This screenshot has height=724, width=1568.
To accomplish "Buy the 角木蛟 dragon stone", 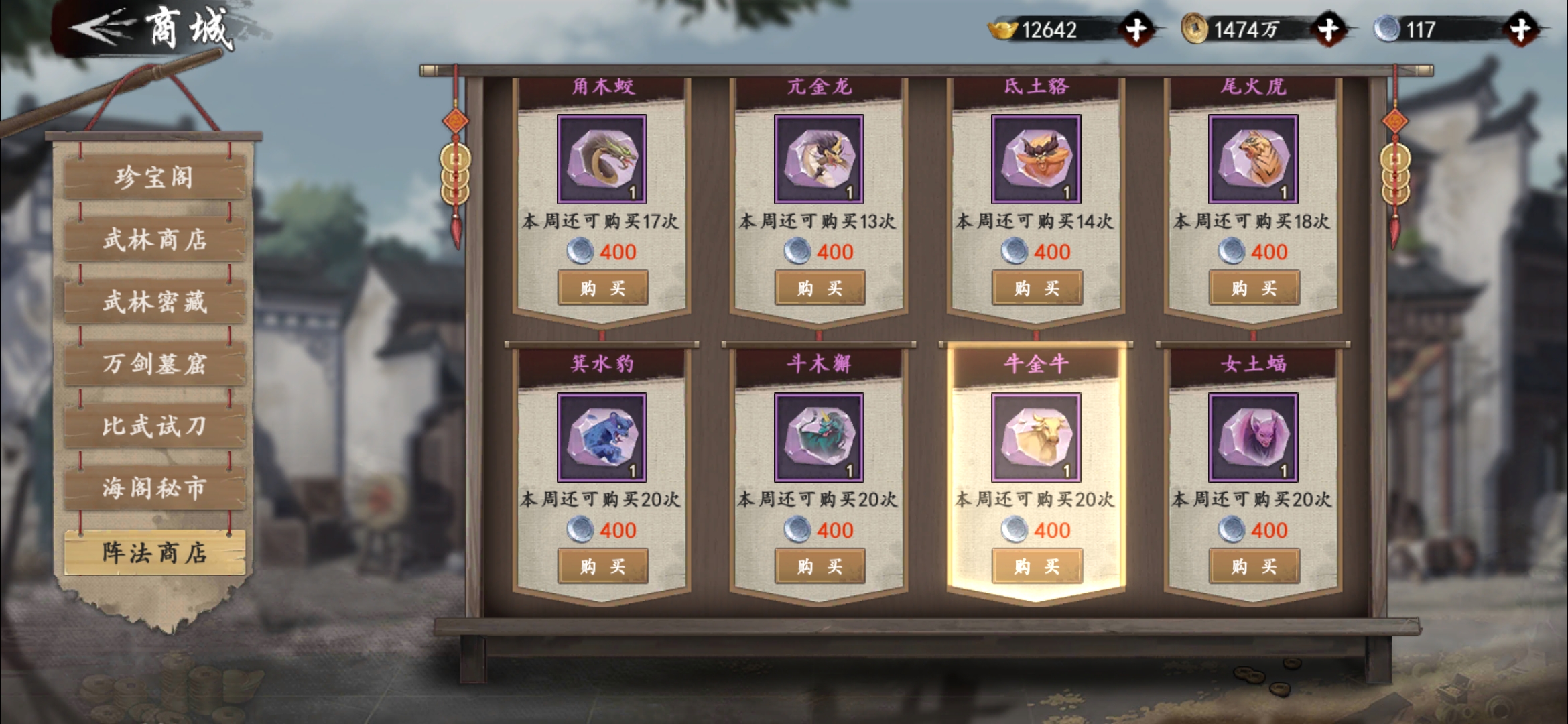I will pyautogui.click(x=602, y=288).
